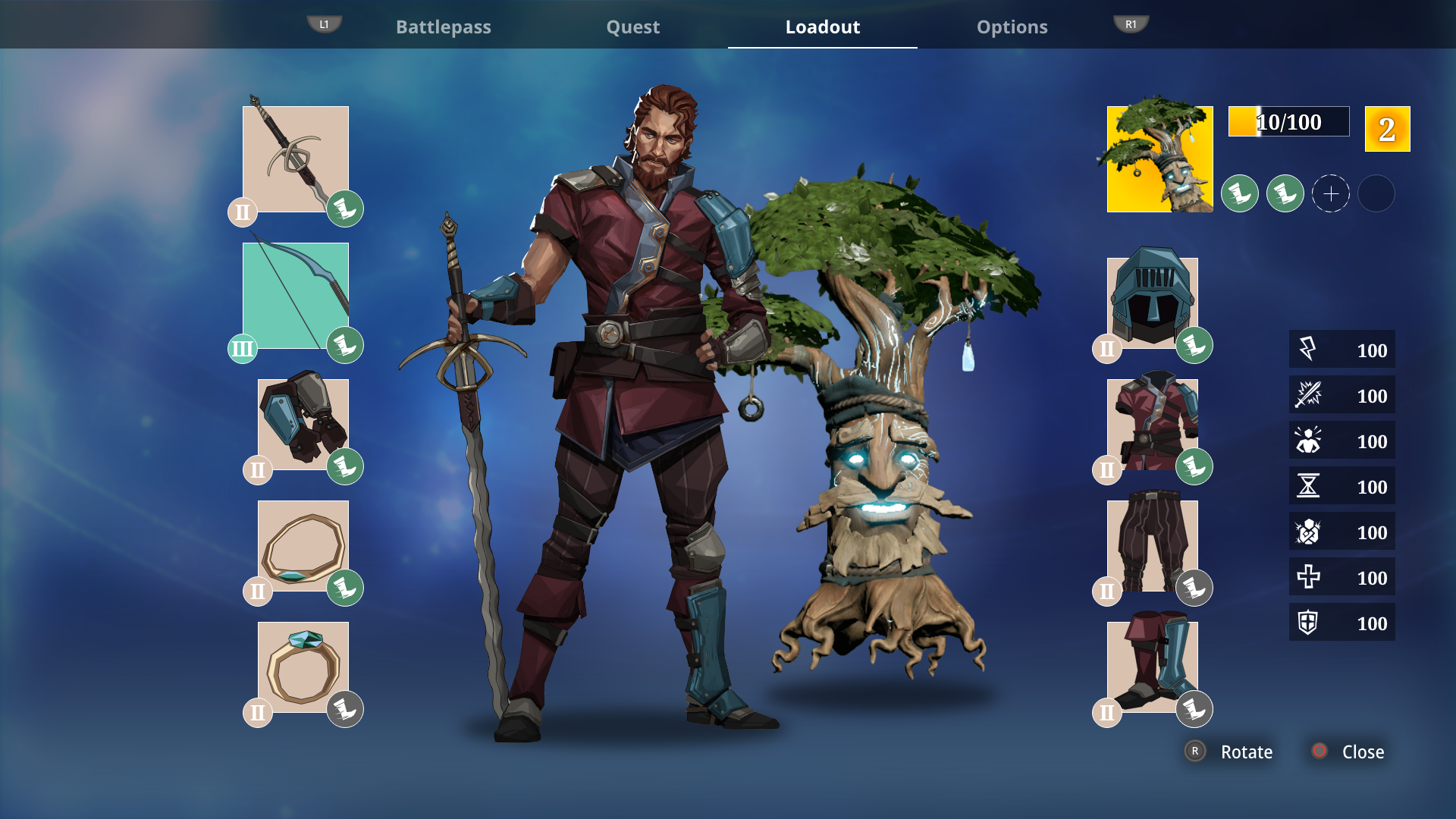Open the Quest tab
Screen dimensions: 1456x819
tap(632, 27)
